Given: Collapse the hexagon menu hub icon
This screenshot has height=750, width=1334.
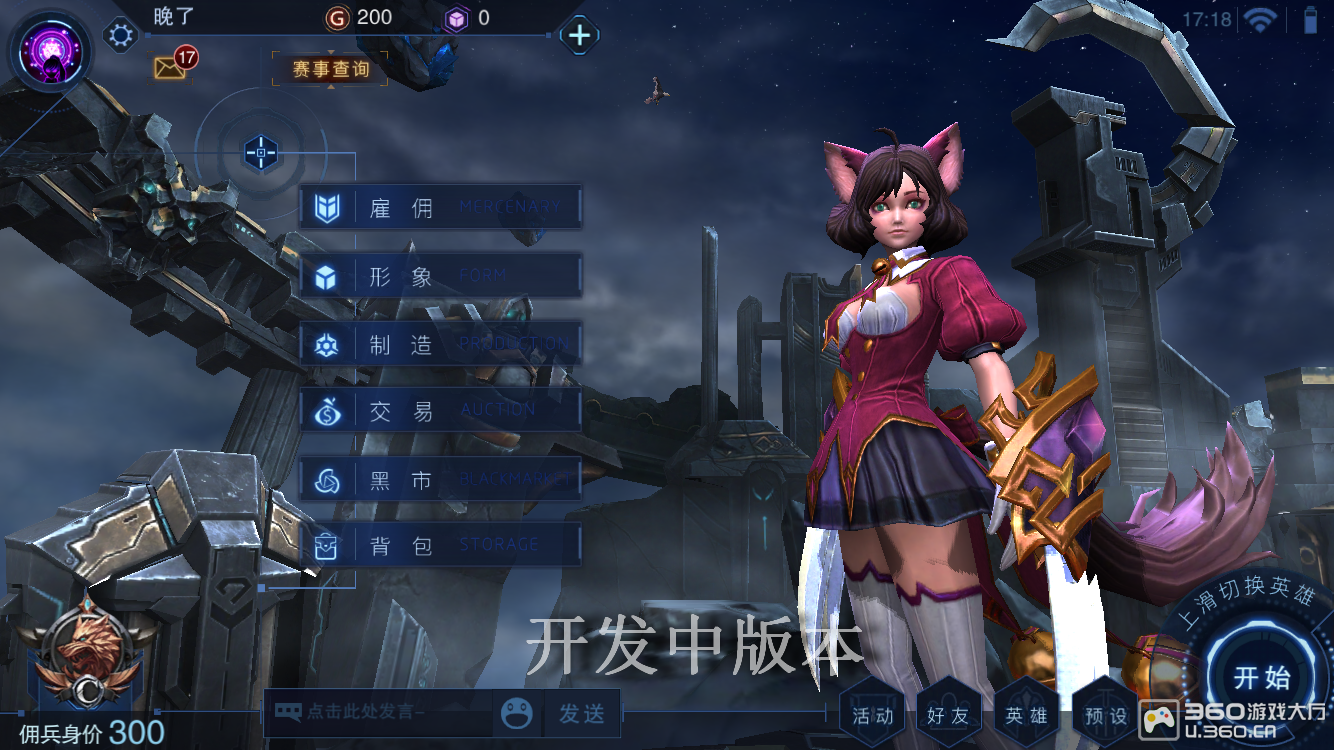Looking at the screenshot, I should [261, 153].
